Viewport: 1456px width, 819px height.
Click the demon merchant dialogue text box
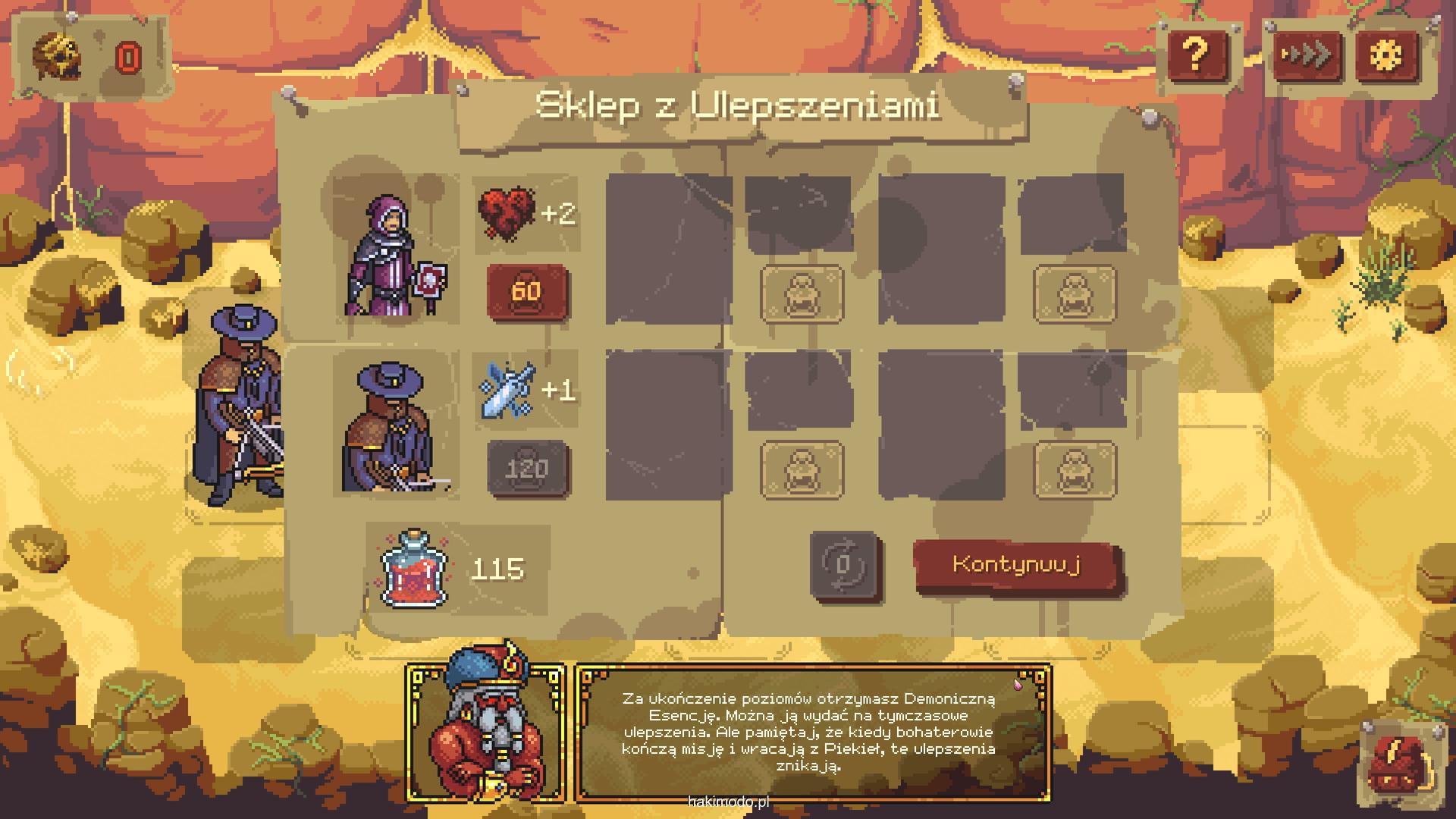[x=813, y=733]
